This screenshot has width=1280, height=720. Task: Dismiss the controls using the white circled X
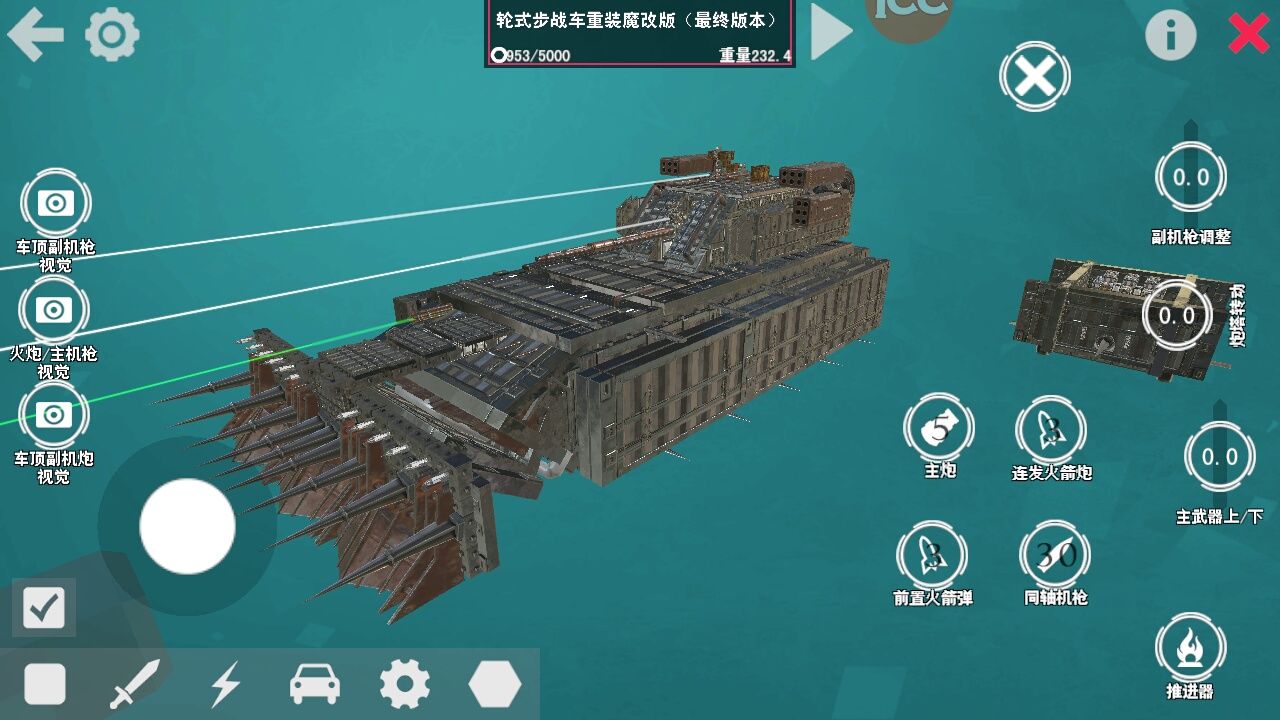[1035, 76]
